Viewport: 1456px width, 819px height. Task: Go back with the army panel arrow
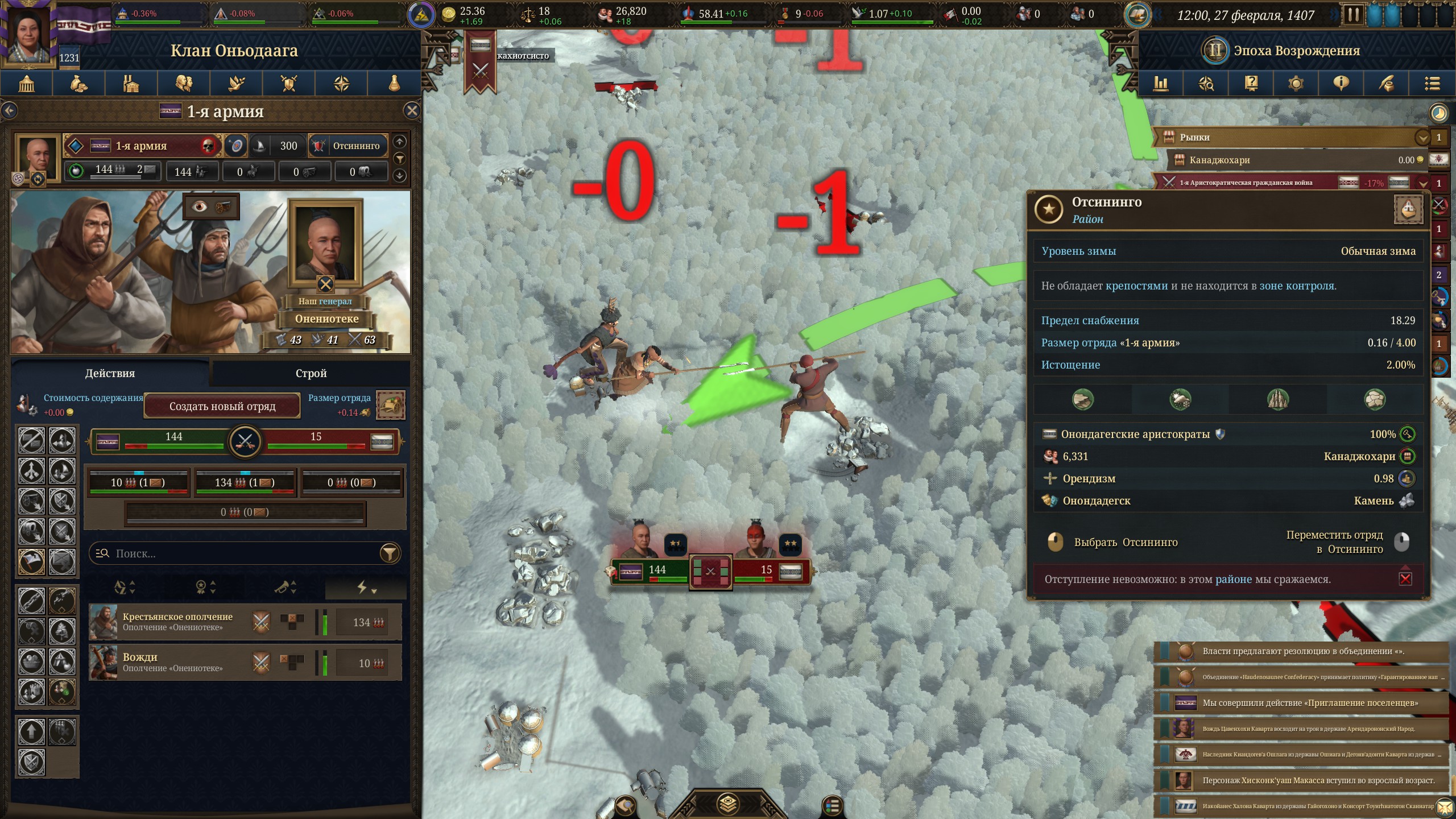coord(10,110)
